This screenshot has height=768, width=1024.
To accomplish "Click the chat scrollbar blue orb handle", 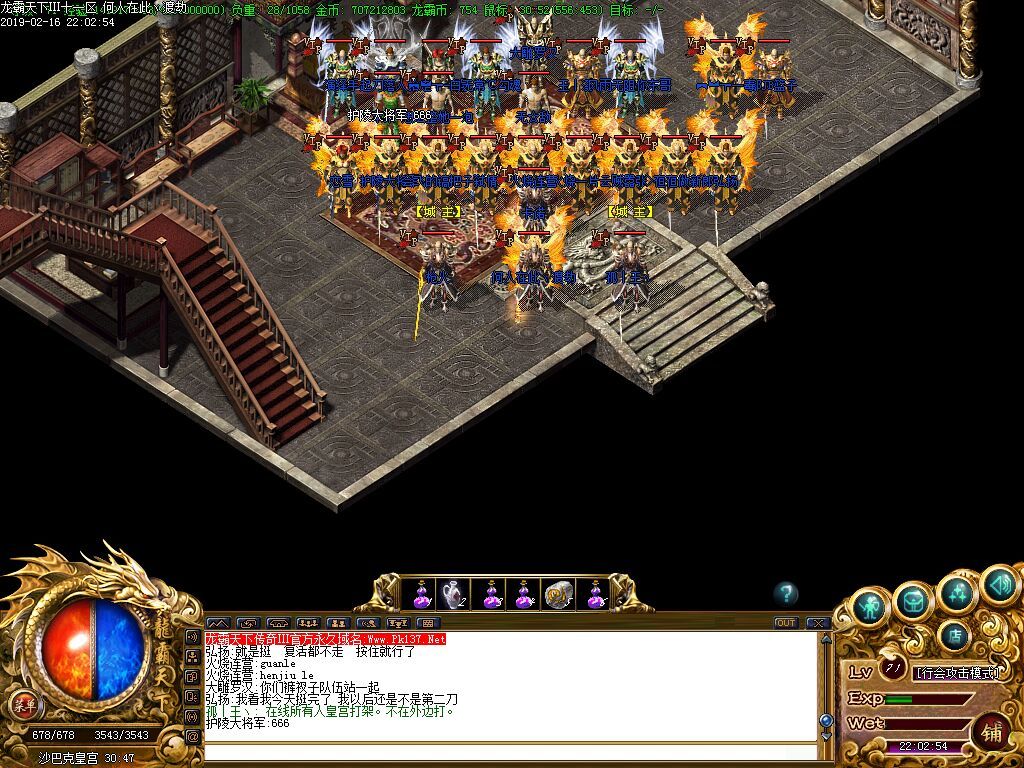I will 826,720.
